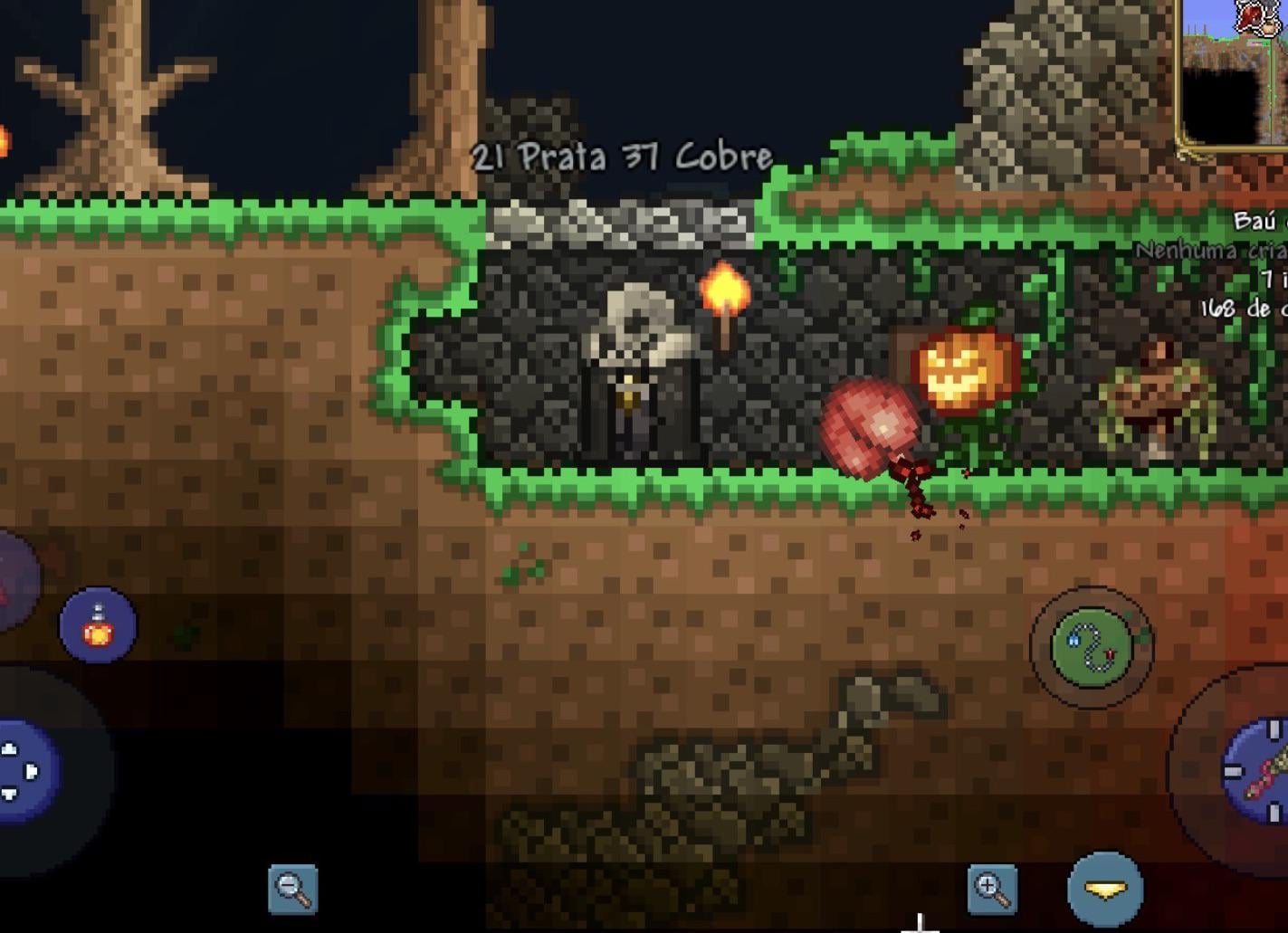The height and width of the screenshot is (933, 1288).
Task: Tap the yellow down-arrow button
Action: coord(1105,890)
